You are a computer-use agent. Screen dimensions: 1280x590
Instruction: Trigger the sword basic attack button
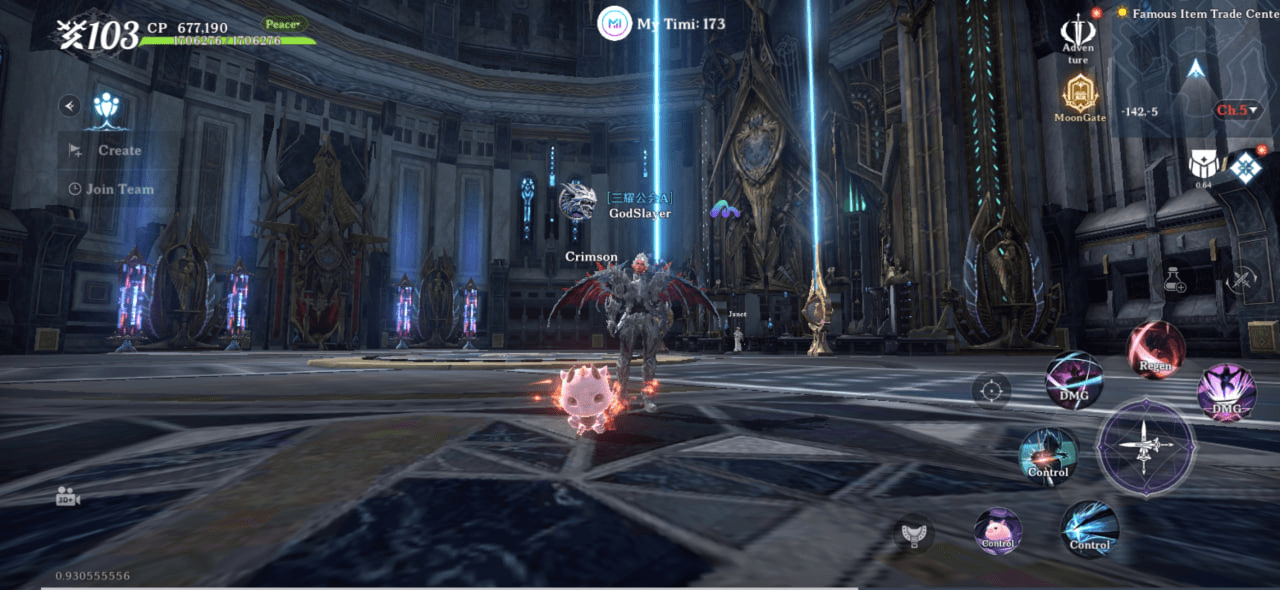(x=1146, y=446)
